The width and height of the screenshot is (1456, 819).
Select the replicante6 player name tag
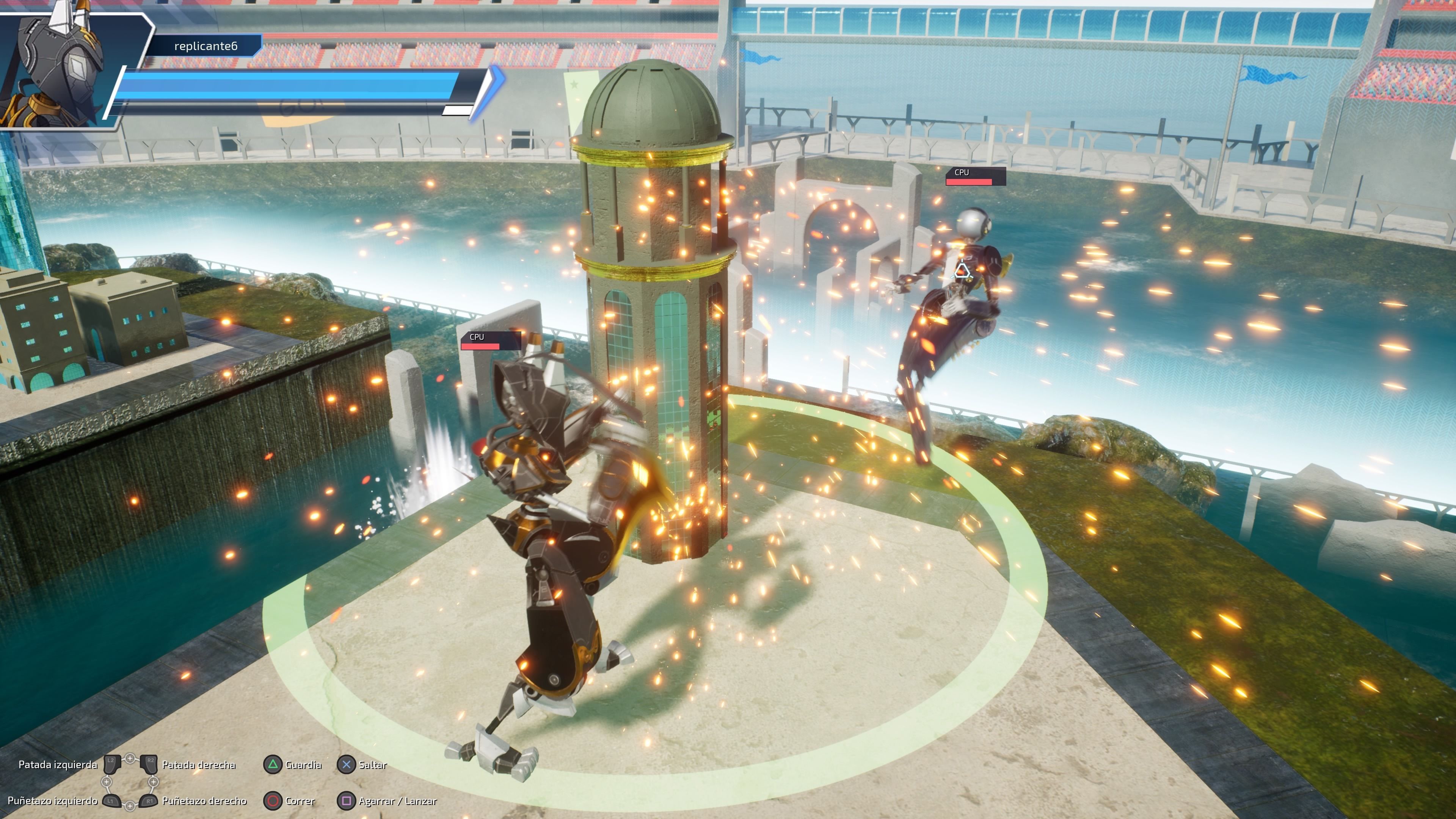pos(205,46)
